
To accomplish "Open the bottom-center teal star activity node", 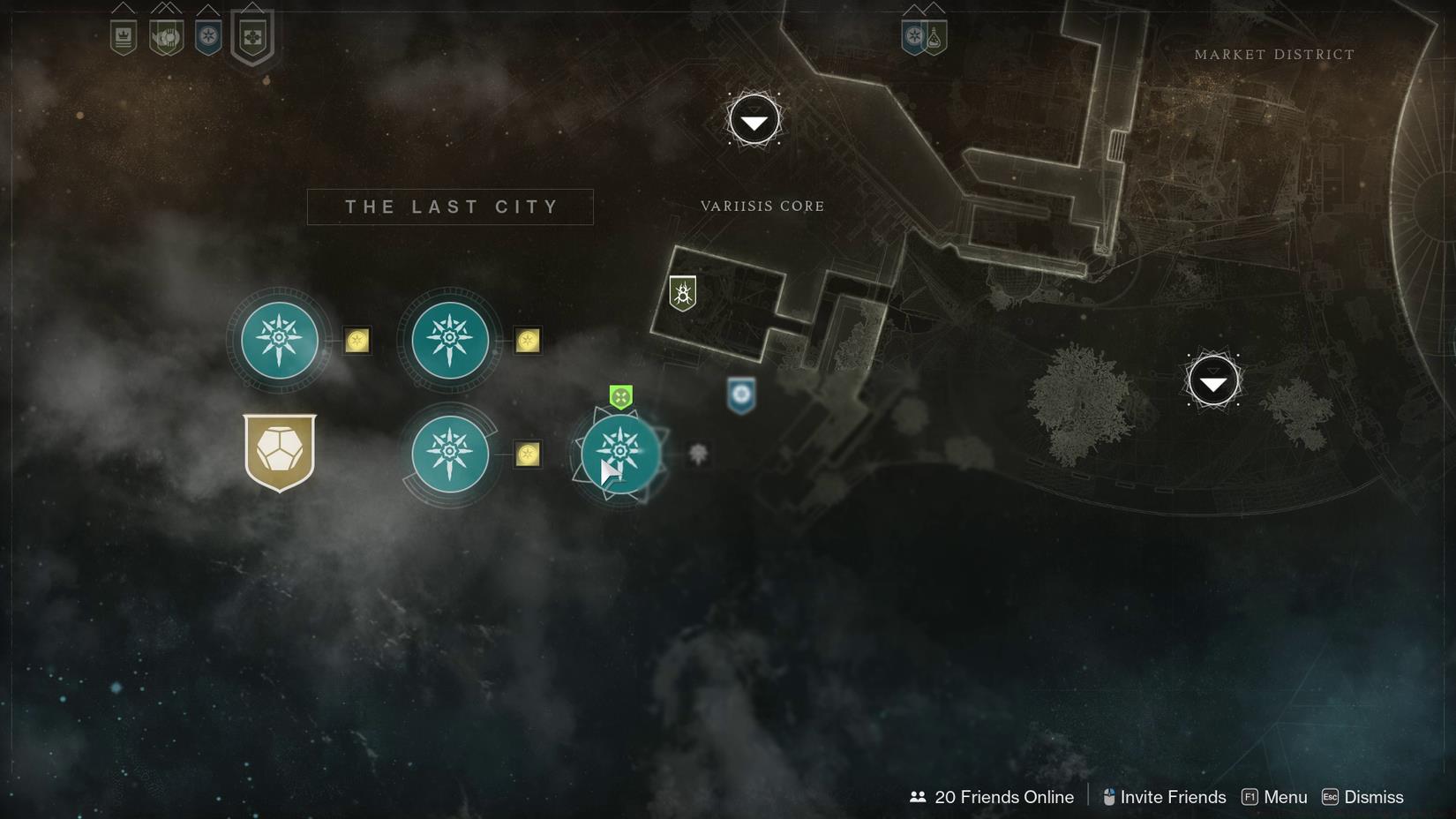I will pyautogui.click(x=620, y=454).
